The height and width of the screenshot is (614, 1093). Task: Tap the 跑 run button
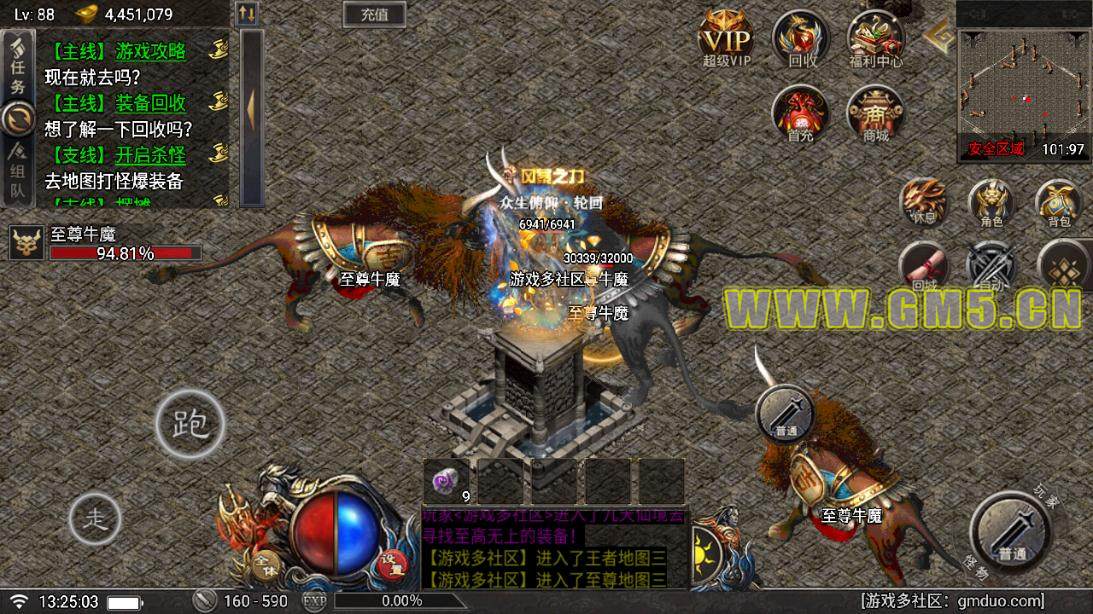189,425
